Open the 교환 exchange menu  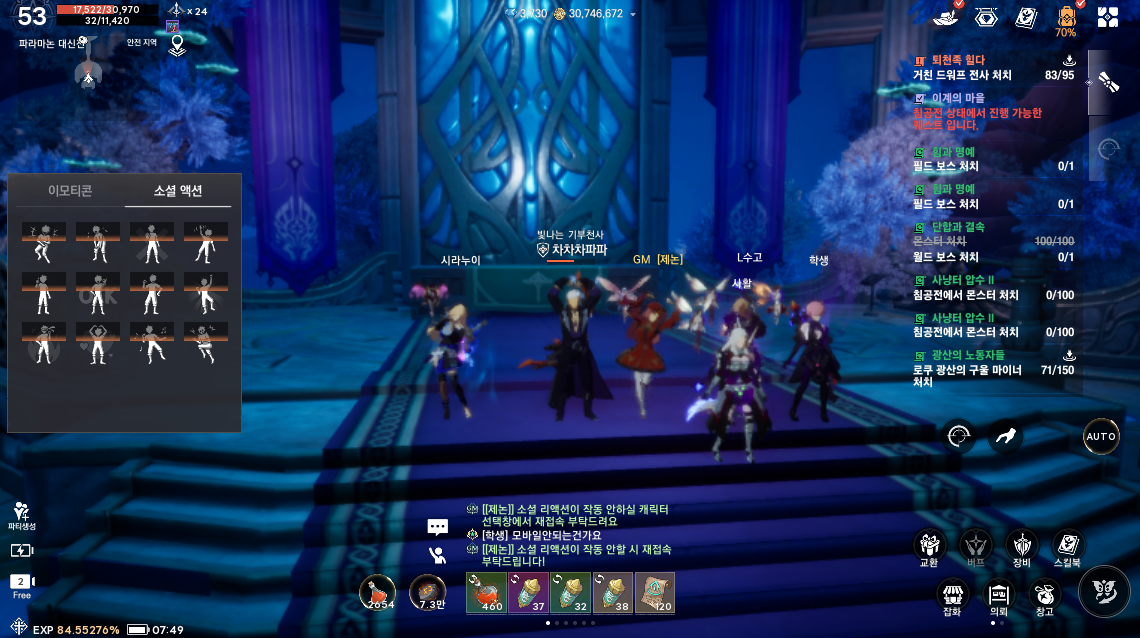[x=930, y=546]
